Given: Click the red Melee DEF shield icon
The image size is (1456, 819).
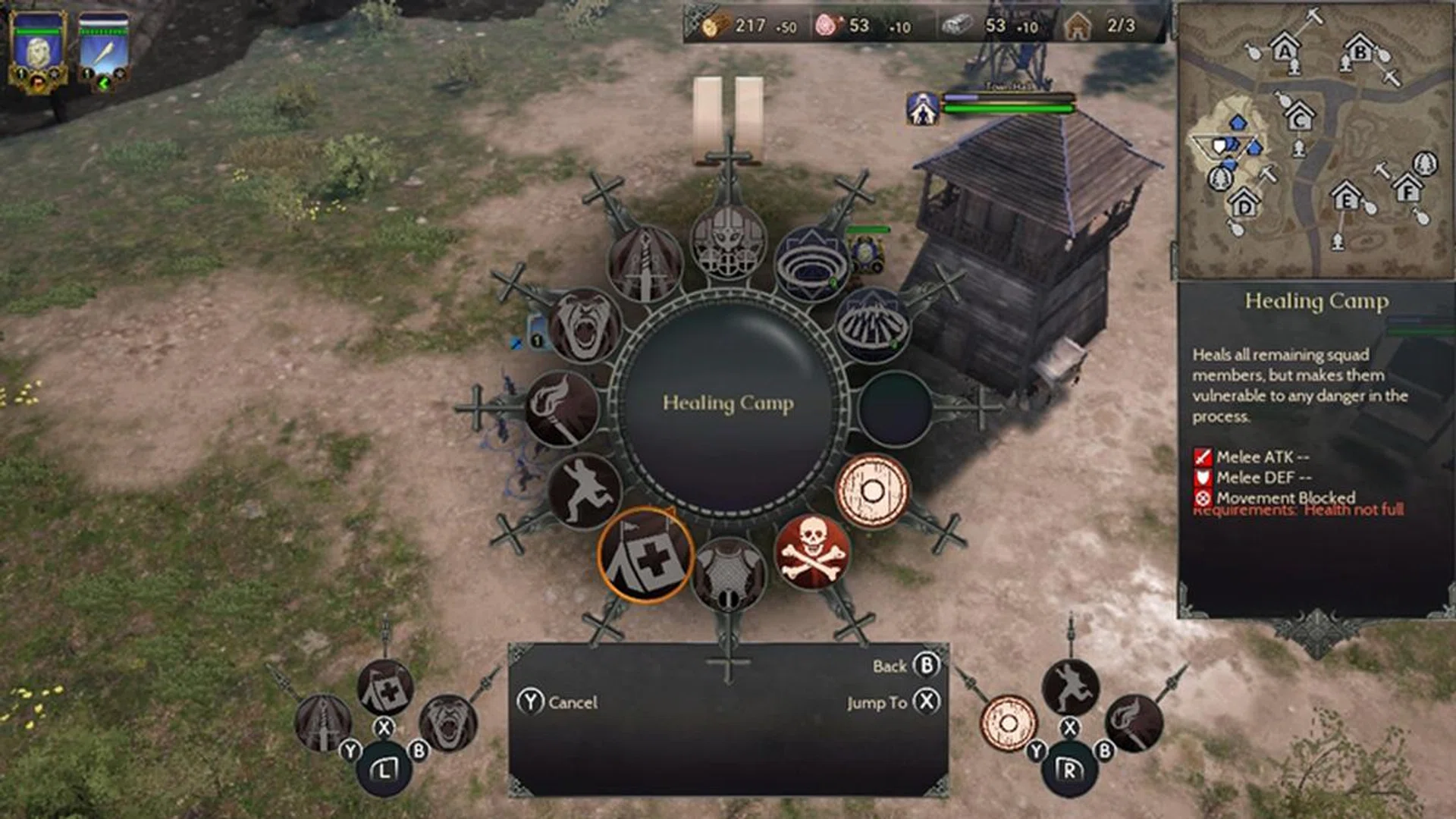Looking at the screenshot, I should pyautogui.click(x=1202, y=479).
